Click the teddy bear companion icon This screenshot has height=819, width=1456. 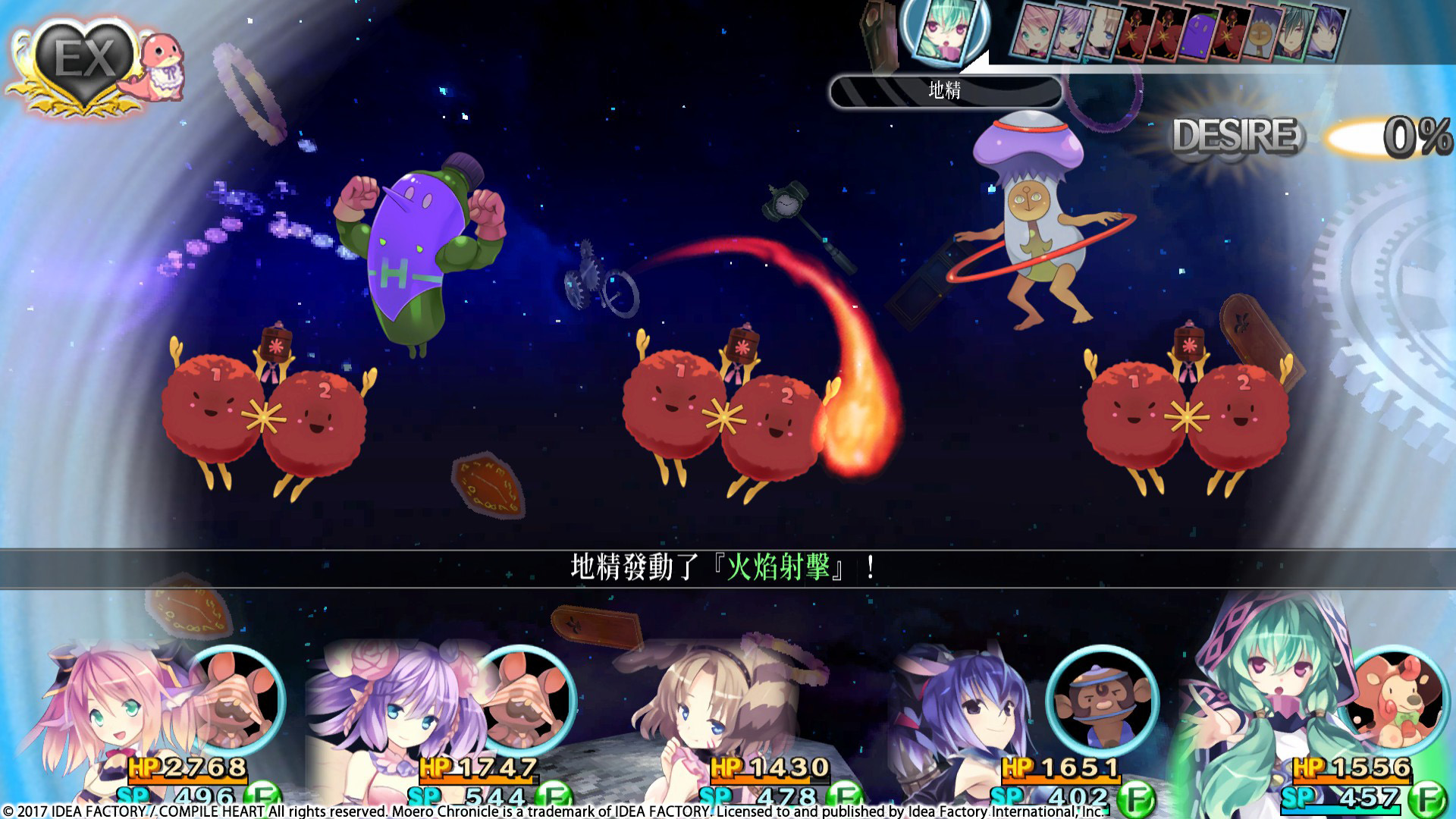pyautogui.click(x=1394, y=701)
